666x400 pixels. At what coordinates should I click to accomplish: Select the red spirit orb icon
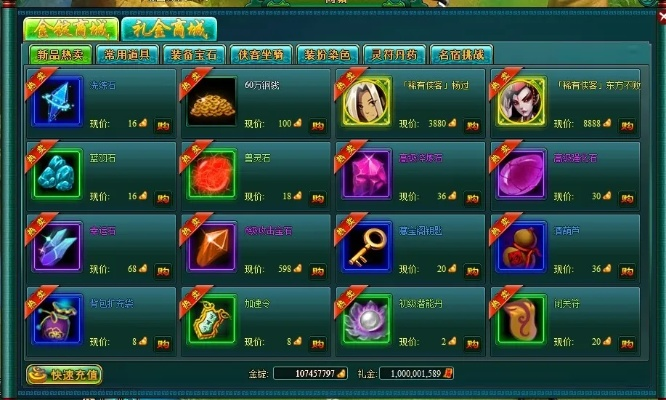coord(212,174)
